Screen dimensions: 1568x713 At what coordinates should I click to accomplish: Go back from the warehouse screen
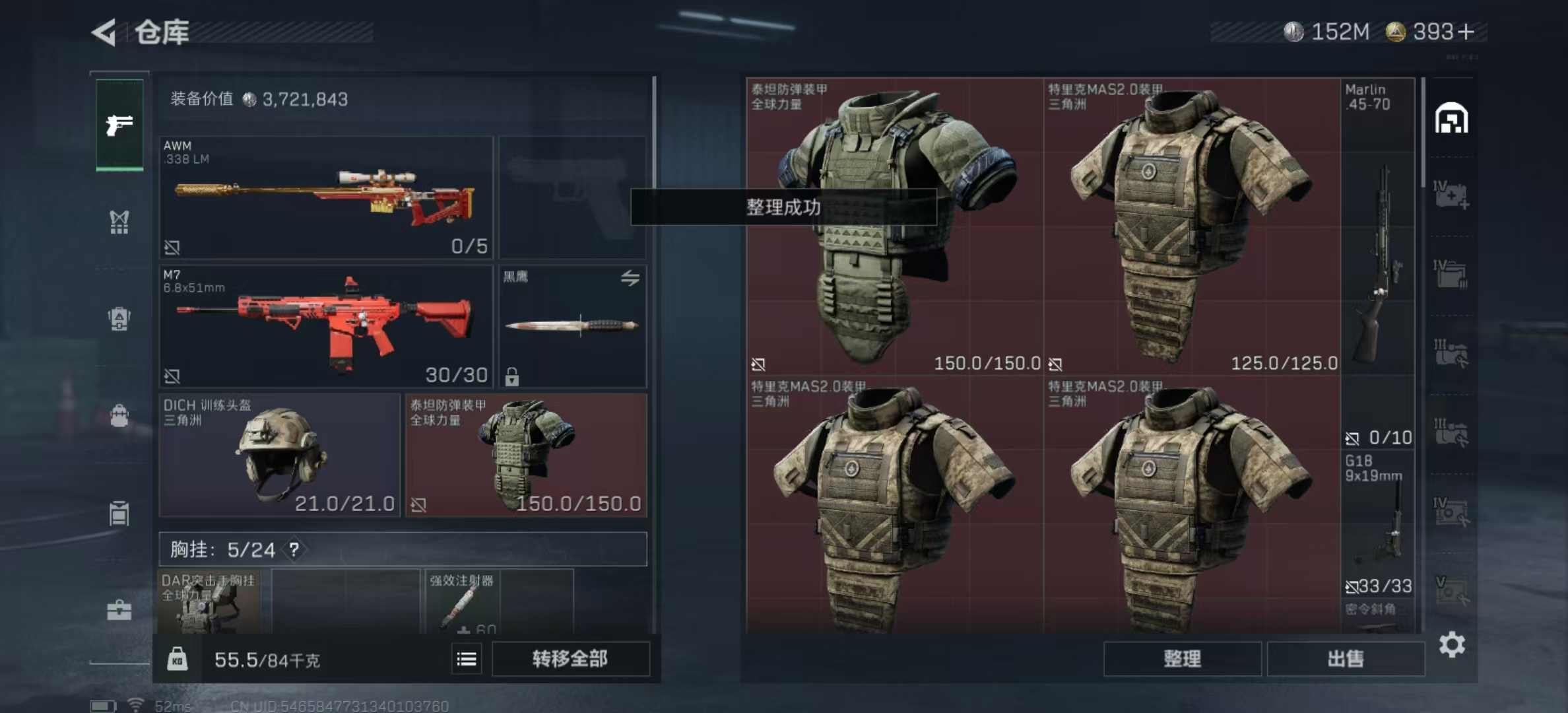pyautogui.click(x=105, y=32)
